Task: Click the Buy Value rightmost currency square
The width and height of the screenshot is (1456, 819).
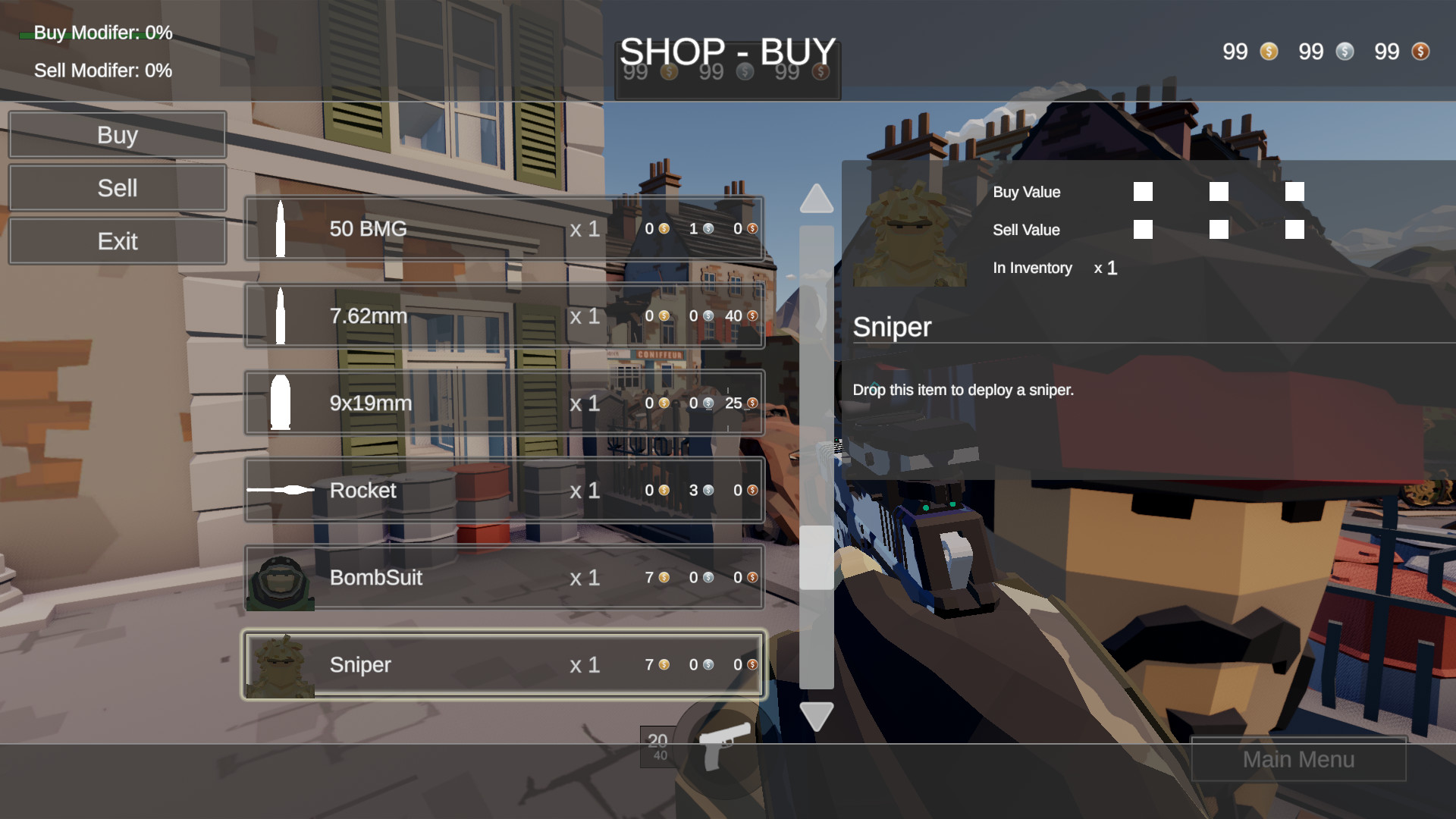Action: point(1294,192)
